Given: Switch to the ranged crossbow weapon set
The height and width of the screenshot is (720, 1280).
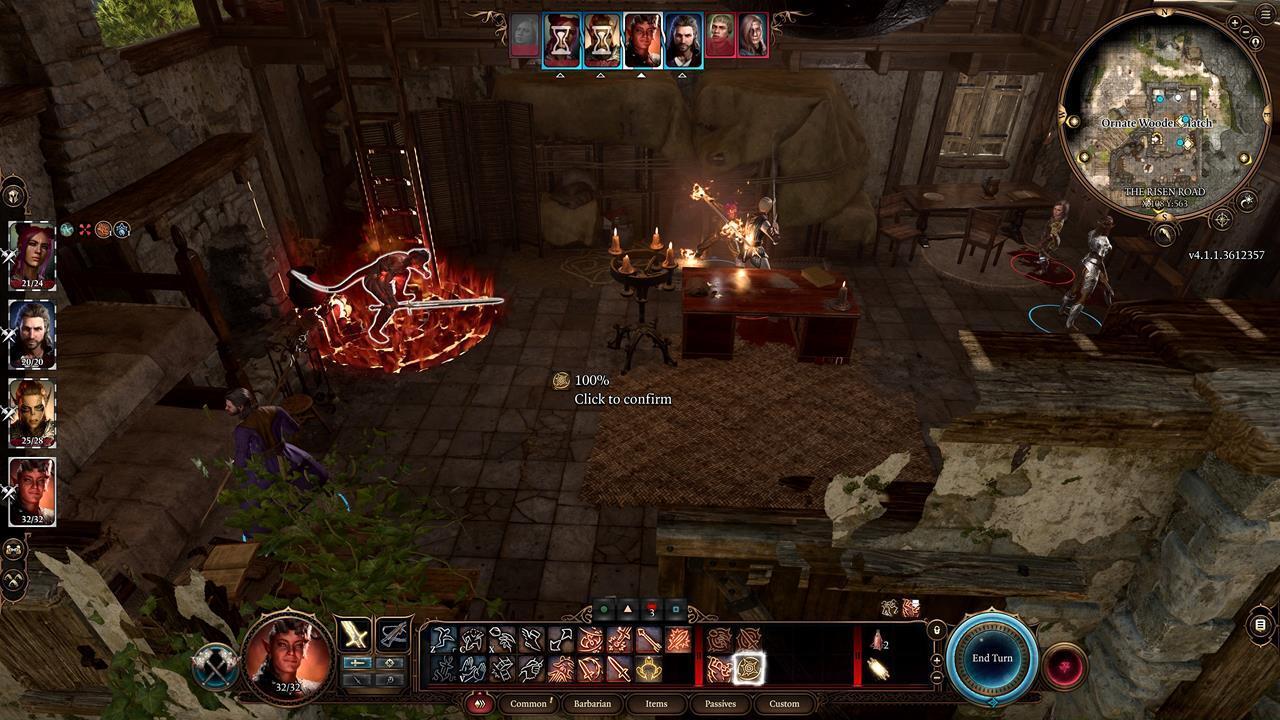Looking at the screenshot, I should click(x=394, y=632).
